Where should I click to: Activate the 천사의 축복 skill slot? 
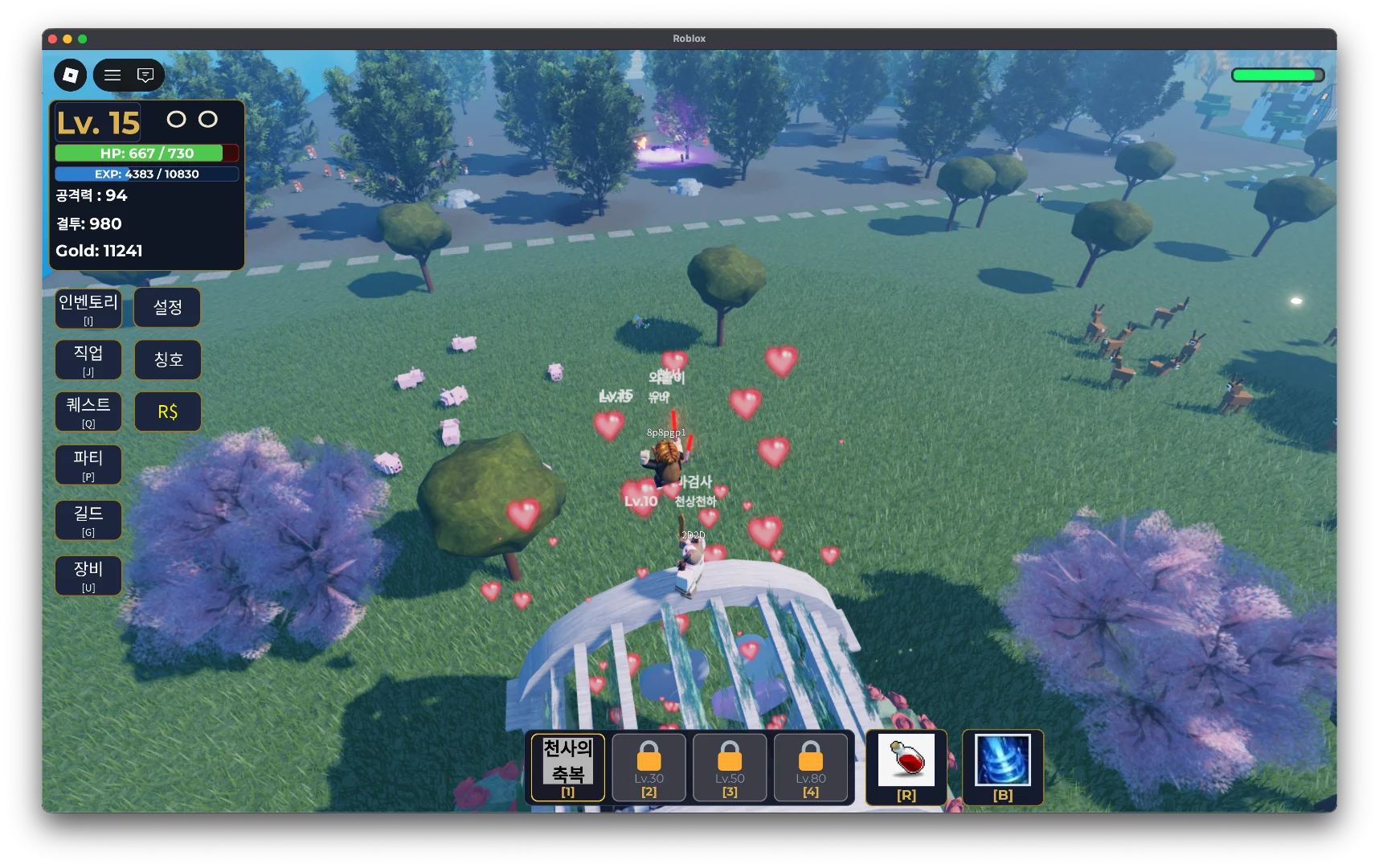pyautogui.click(x=568, y=768)
